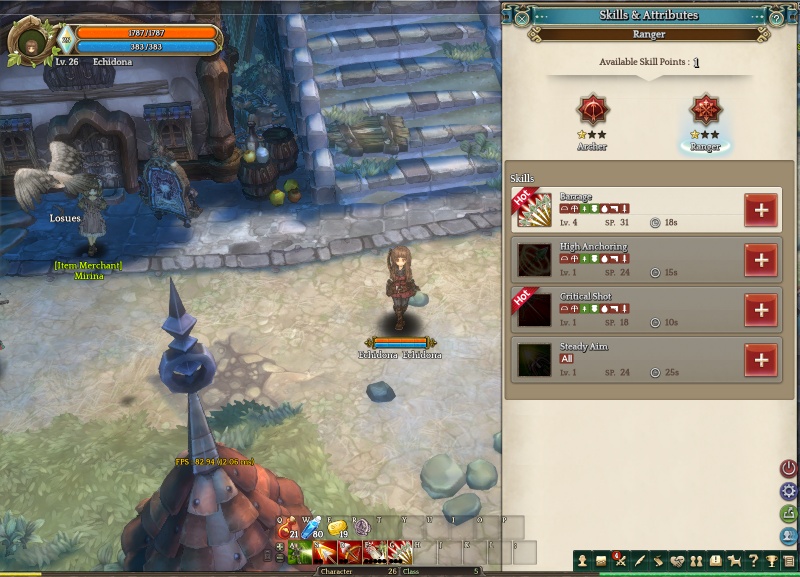This screenshot has height=577, width=800.
Task: Select the Barrage skill icon
Action: [x=534, y=210]
